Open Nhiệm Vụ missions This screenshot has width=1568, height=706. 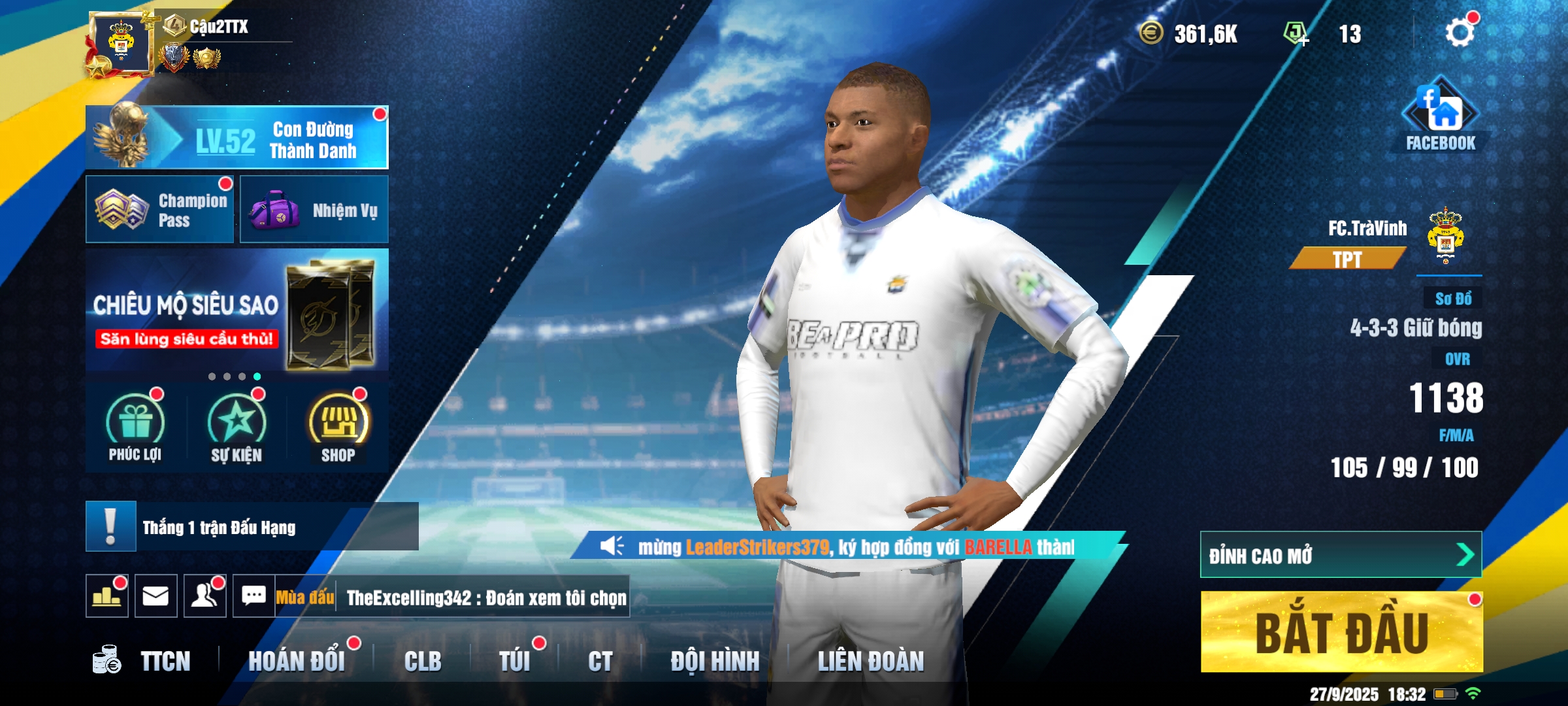(x=314, y=210)
